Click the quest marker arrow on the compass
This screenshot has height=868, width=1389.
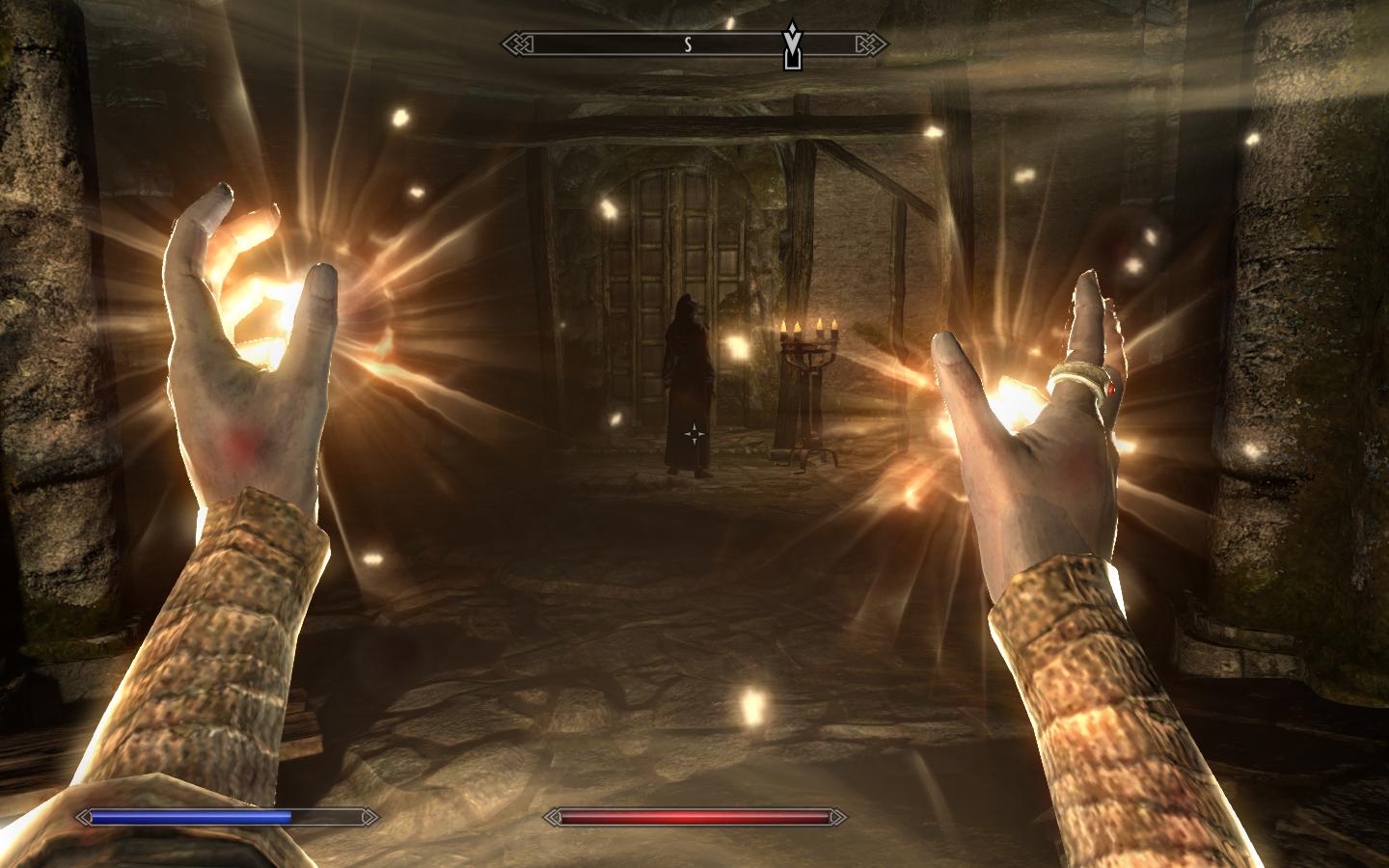click(793, 45)
